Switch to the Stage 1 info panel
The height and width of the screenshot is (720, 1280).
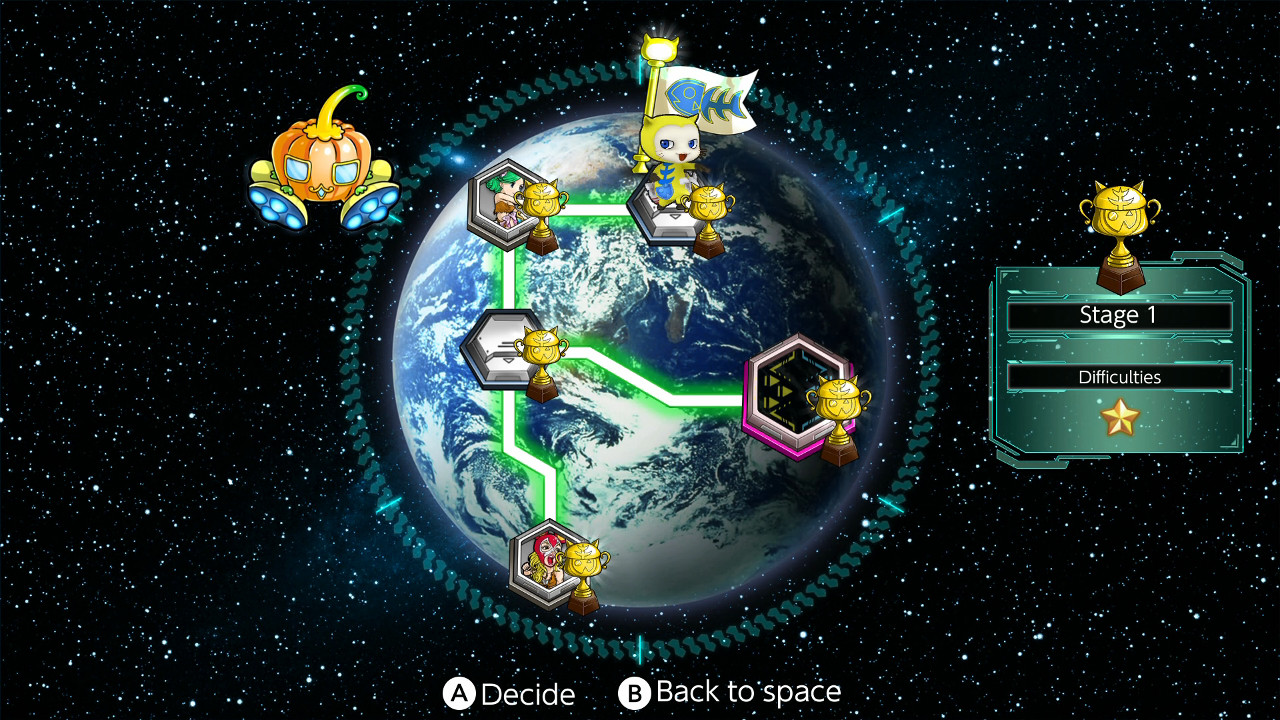1120,315
